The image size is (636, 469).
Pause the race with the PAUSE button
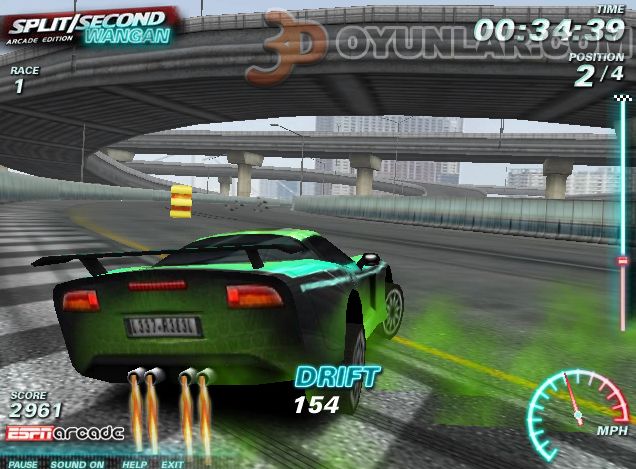click(25, 464)
